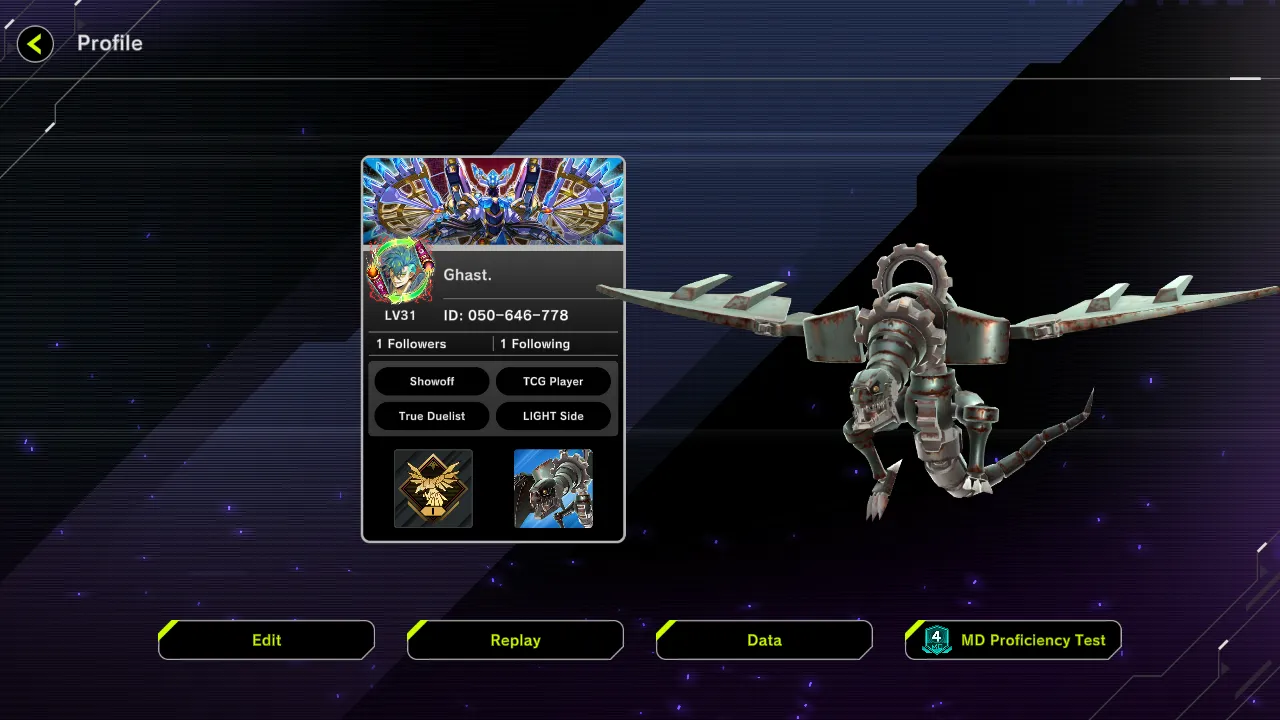Click the profile wallpaper banner
The image size is (1280, 720).
click(493, 201)
